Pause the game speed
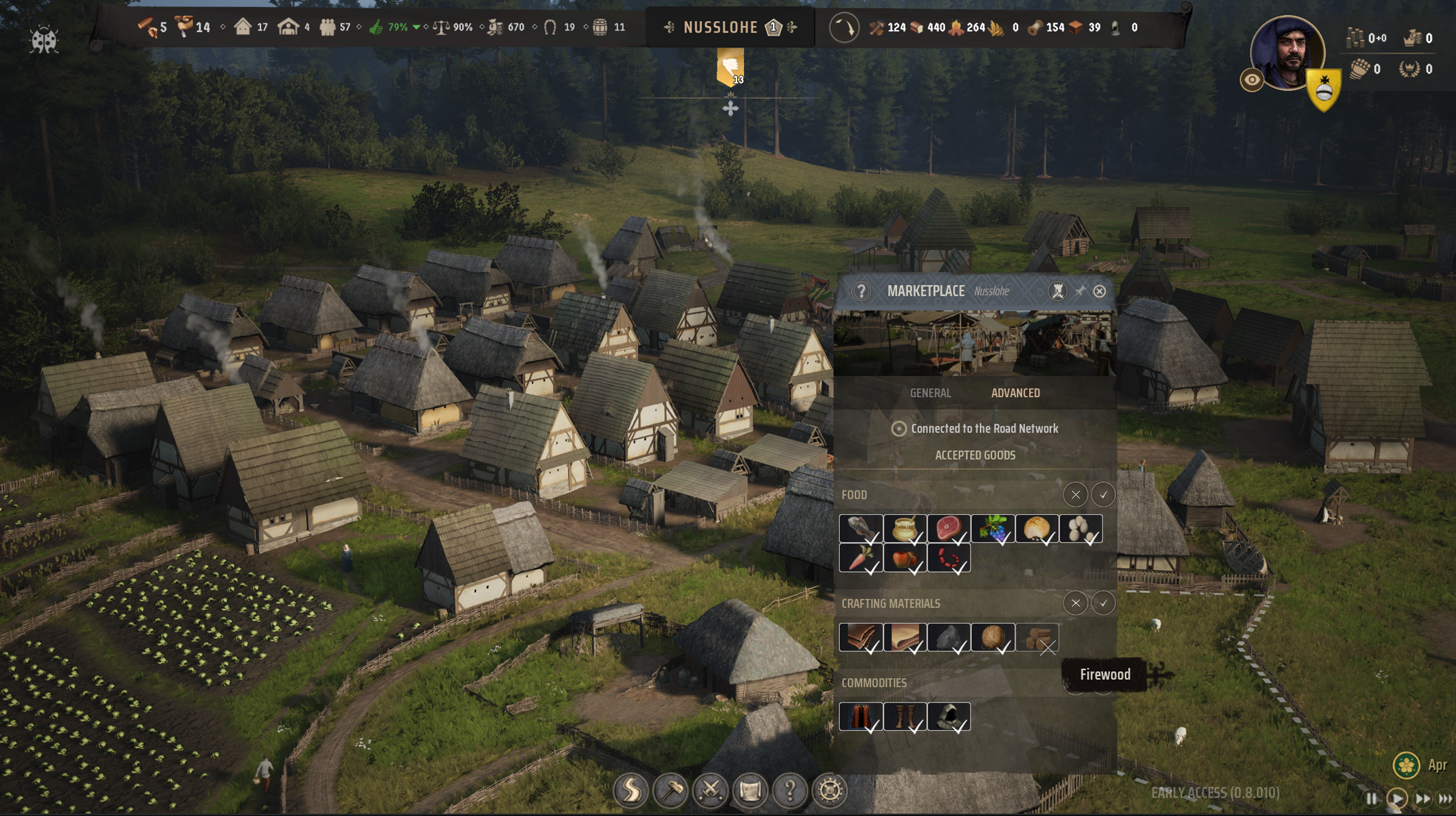 pyautogui.click(x=1371, y=798)
